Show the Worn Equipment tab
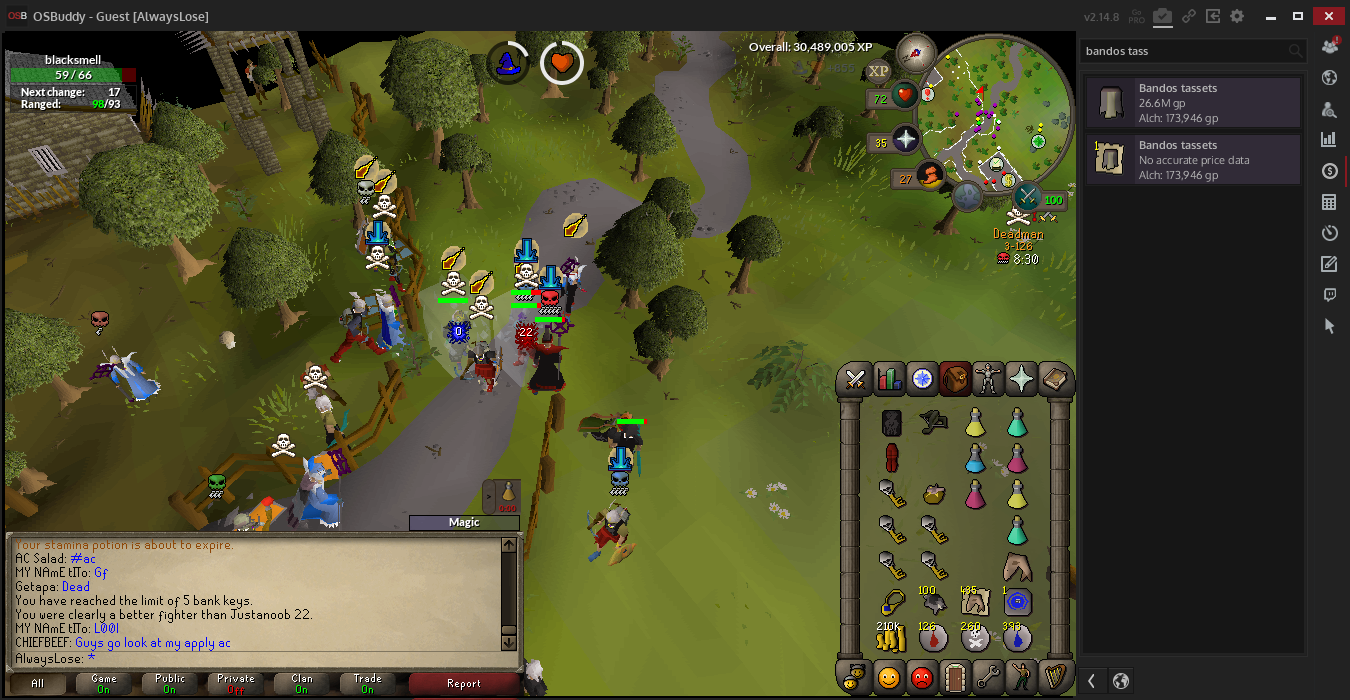The width and height of the screenshot is (1350, 700). pos(988,379)
